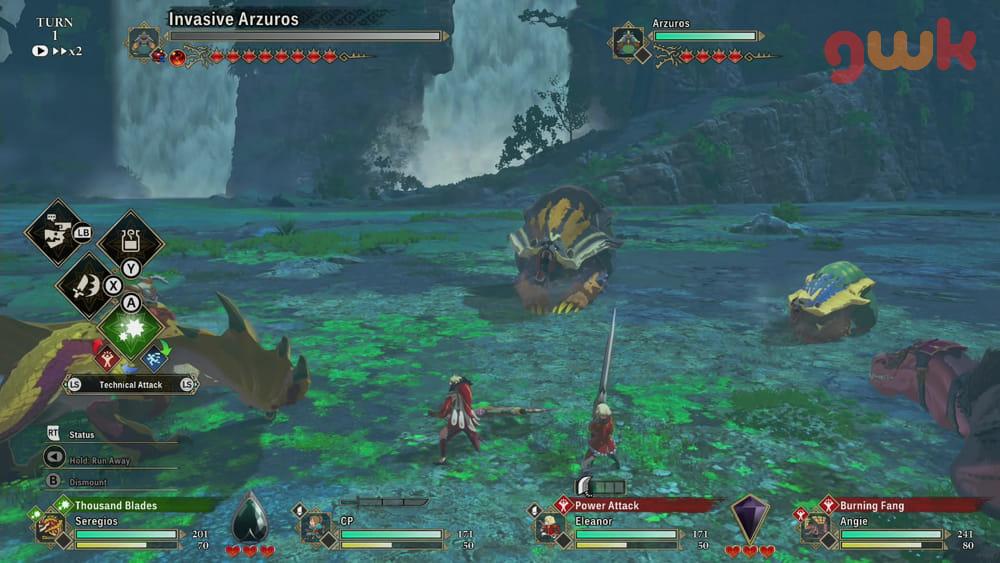Toggle the x2 battle speed control
Image resolution: width=1000 pixels, height=563 pixels.
[60, 50]
